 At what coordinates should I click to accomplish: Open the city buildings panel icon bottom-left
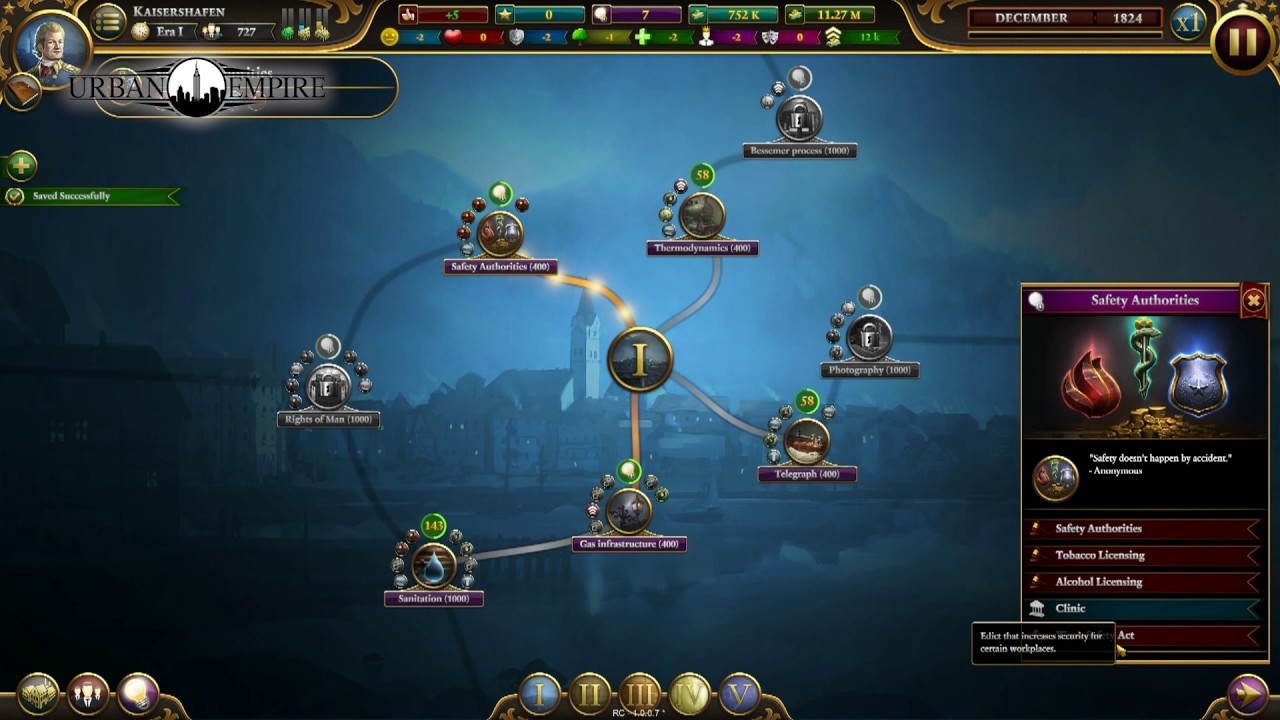coord(37,691)
